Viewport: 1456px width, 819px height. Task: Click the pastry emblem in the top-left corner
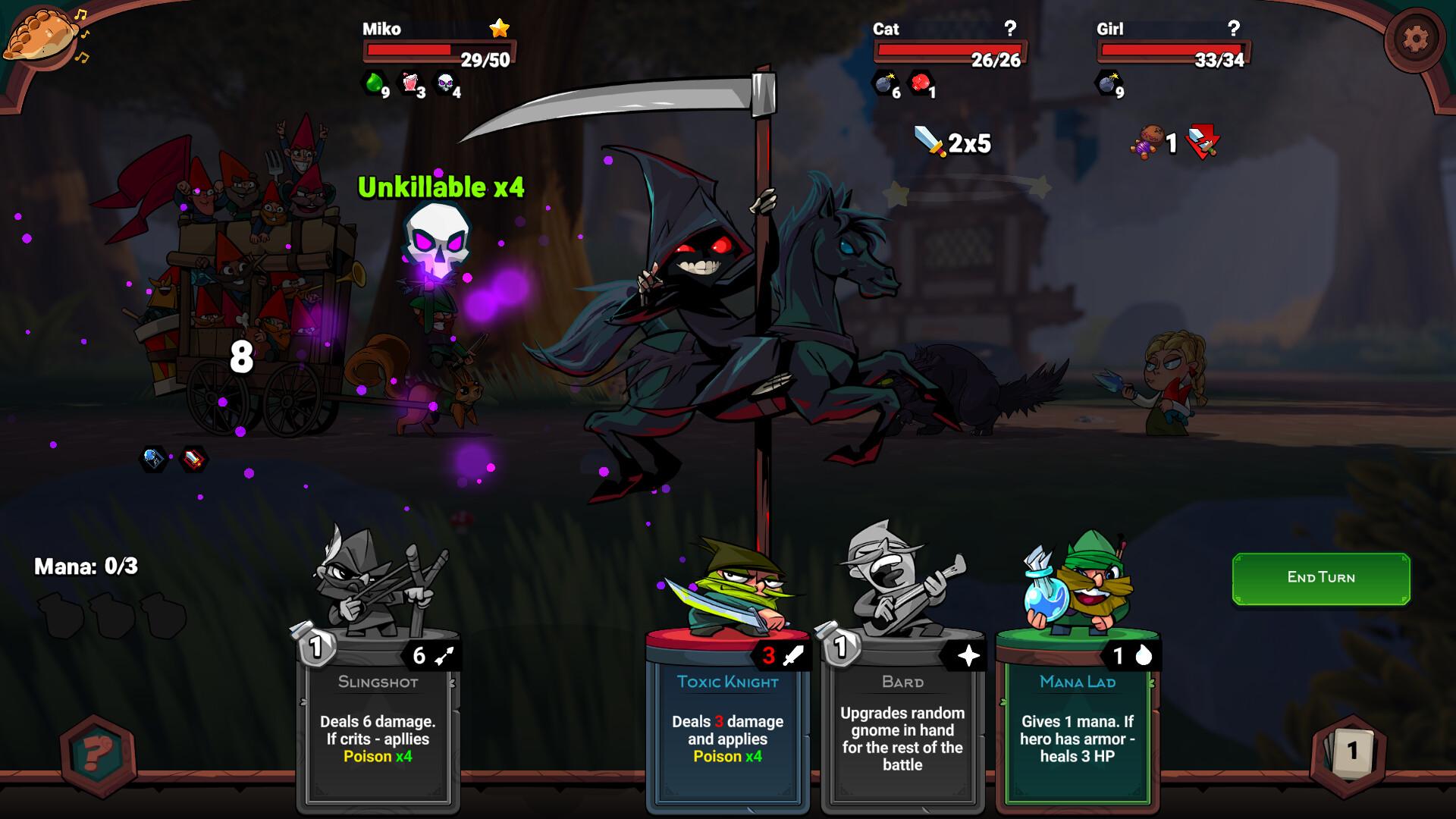coord(42,34)
